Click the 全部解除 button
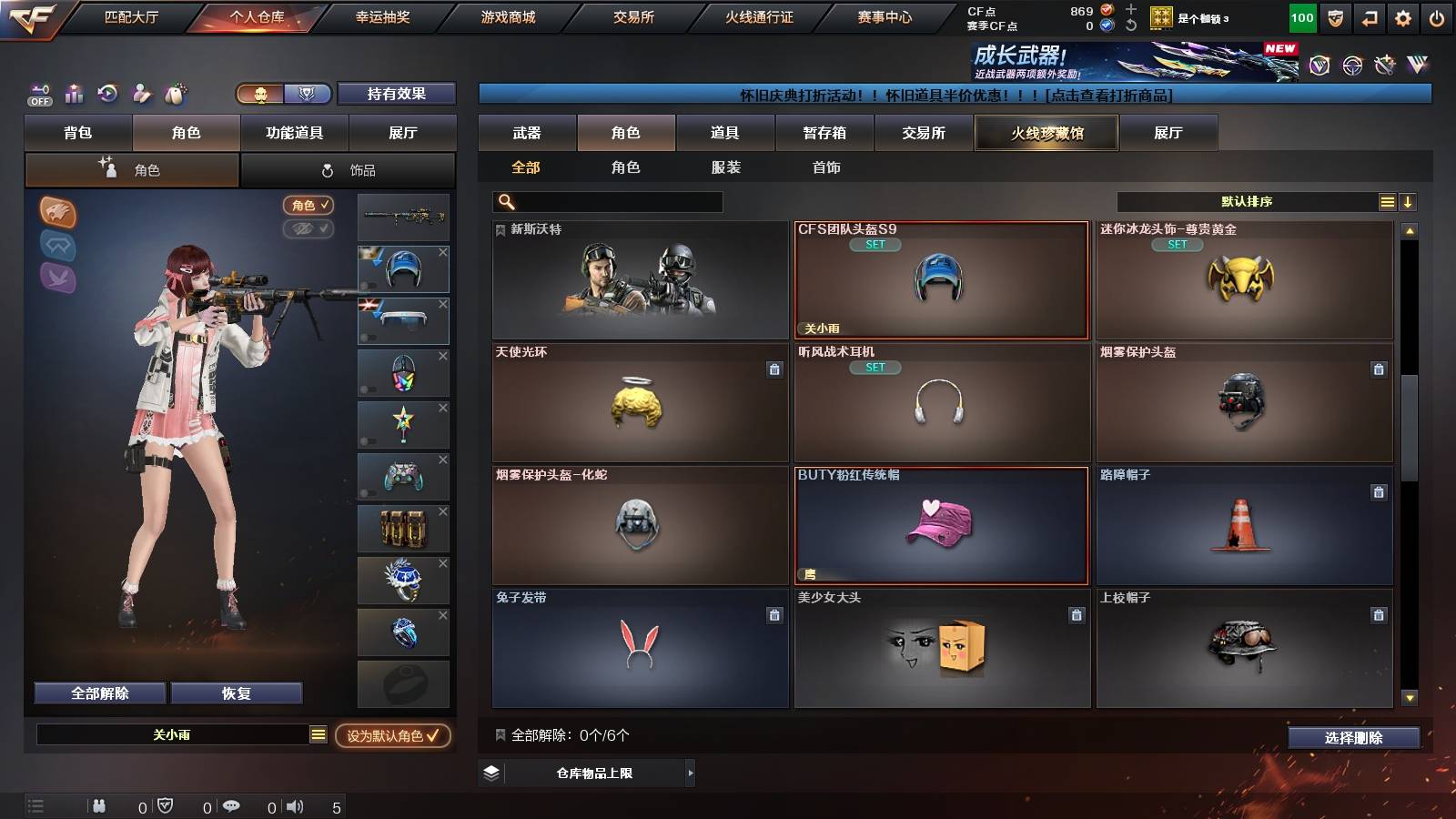Viewport: 1456px width, 819px height. 98,693
